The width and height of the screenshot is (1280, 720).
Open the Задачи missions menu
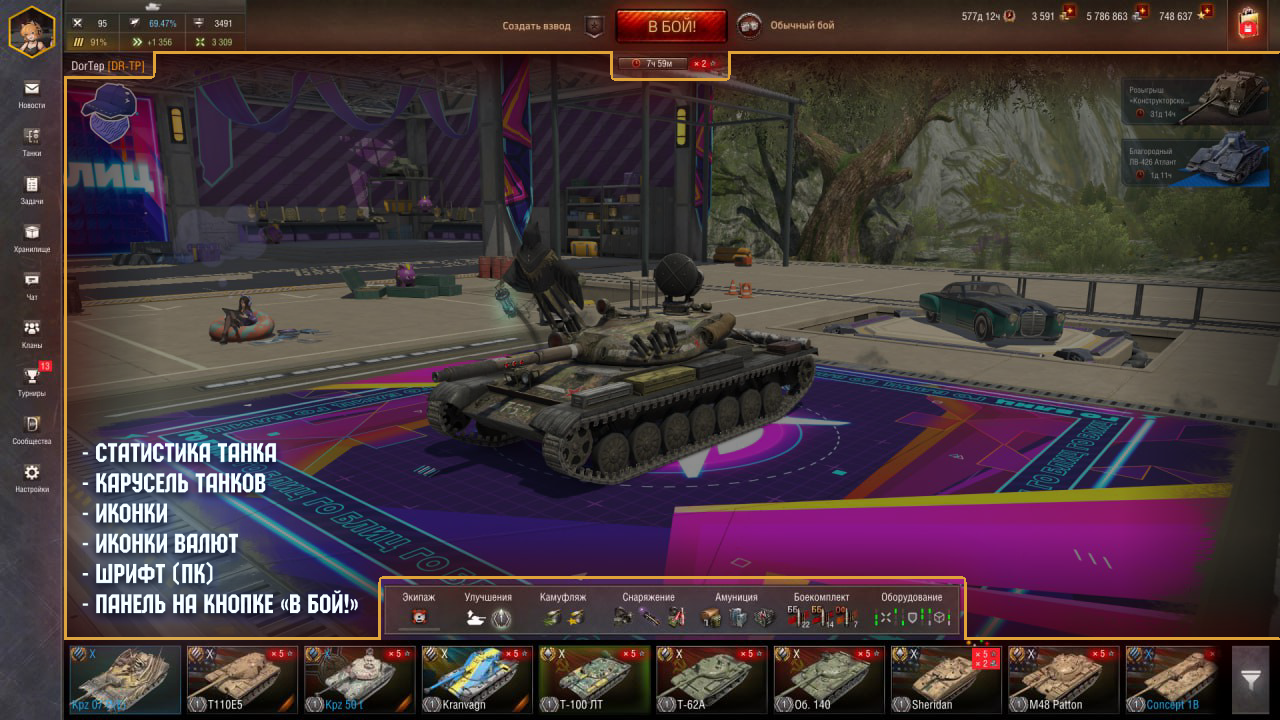(x=32, y=190)
